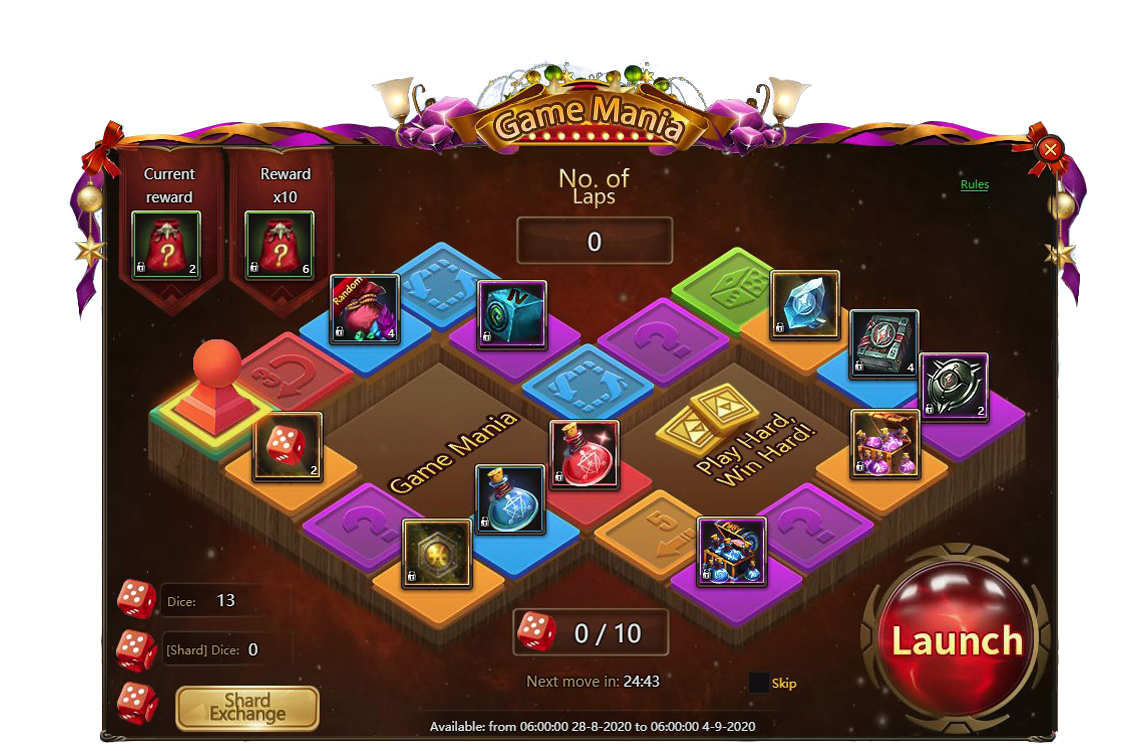Viewport: 1147px width, 751px height.
Task: Select the Random goblin reward tile
Action: 365,309
